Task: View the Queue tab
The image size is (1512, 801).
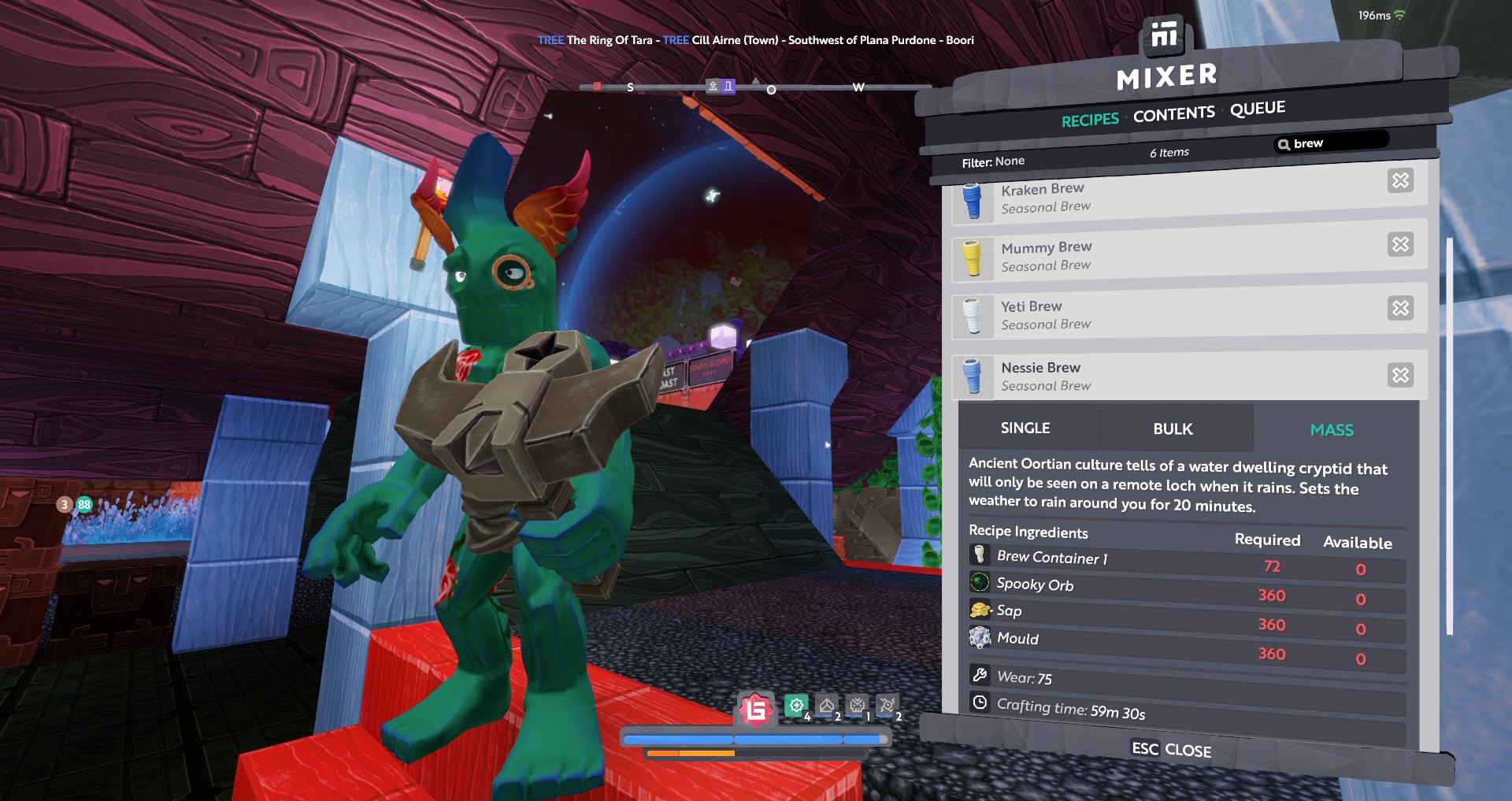Action: click(x=1258, y=108)
